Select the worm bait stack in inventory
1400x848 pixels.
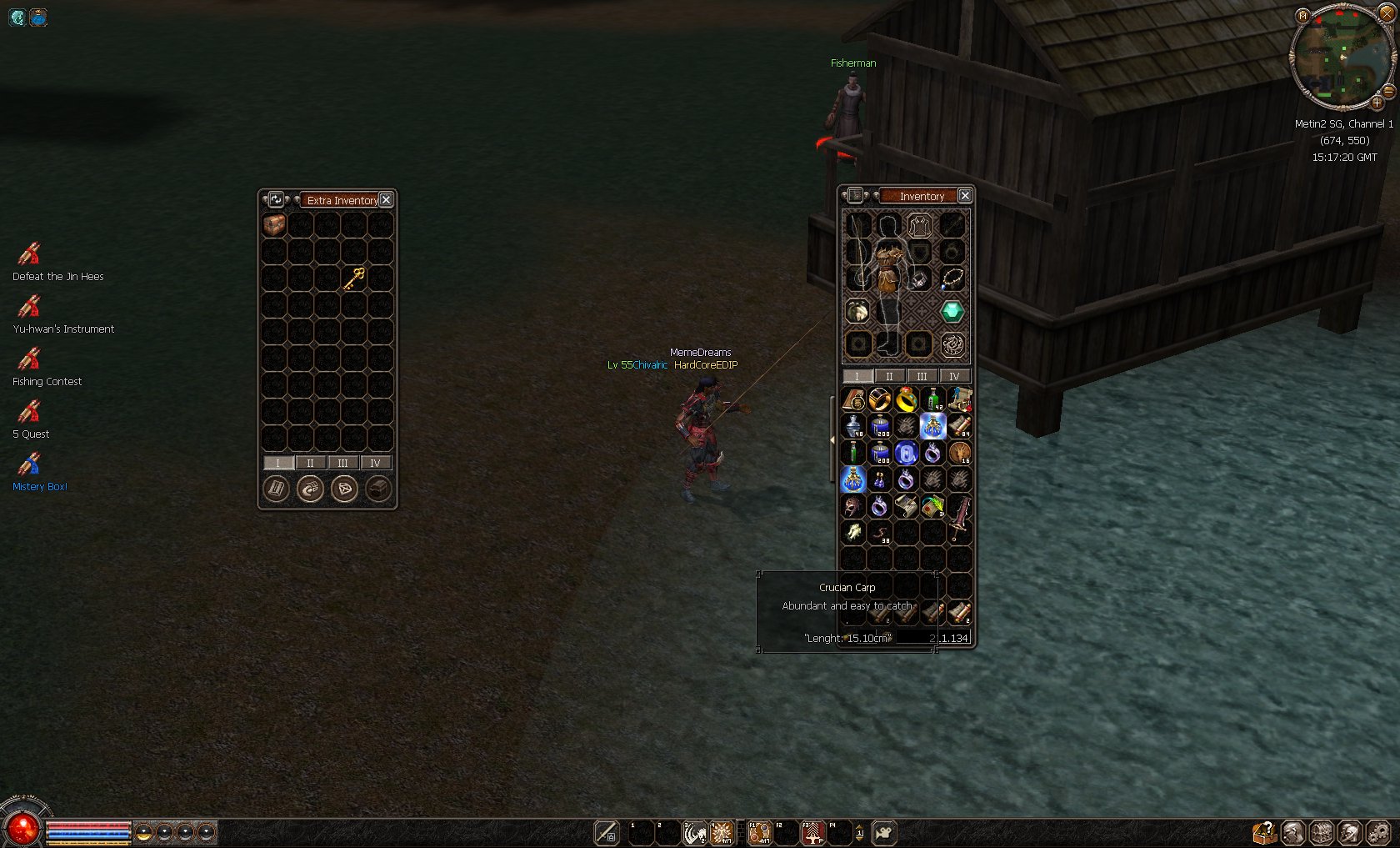880,533
